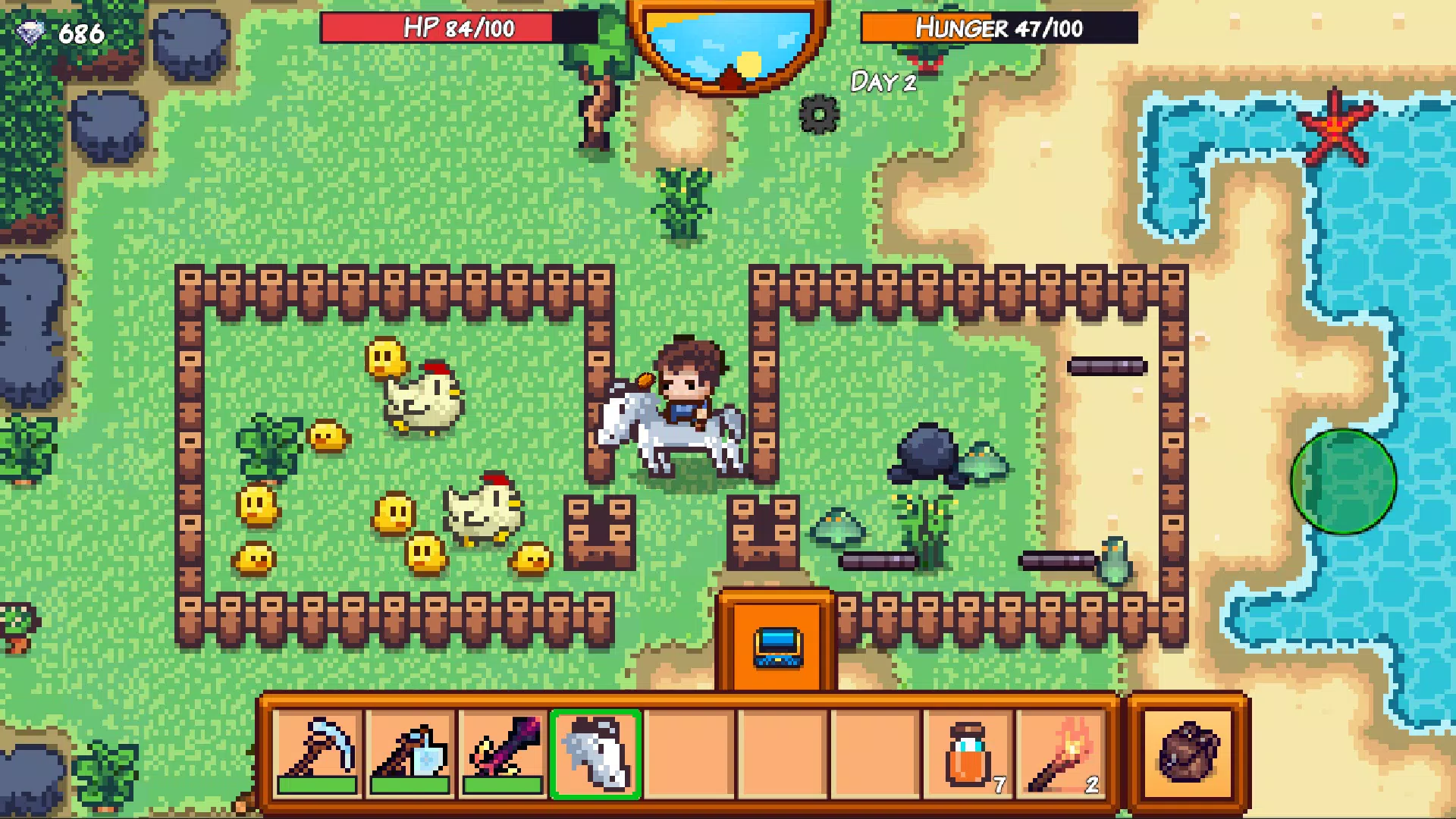
Task: Click the player riding the white horse
Action: coord(686,387)
